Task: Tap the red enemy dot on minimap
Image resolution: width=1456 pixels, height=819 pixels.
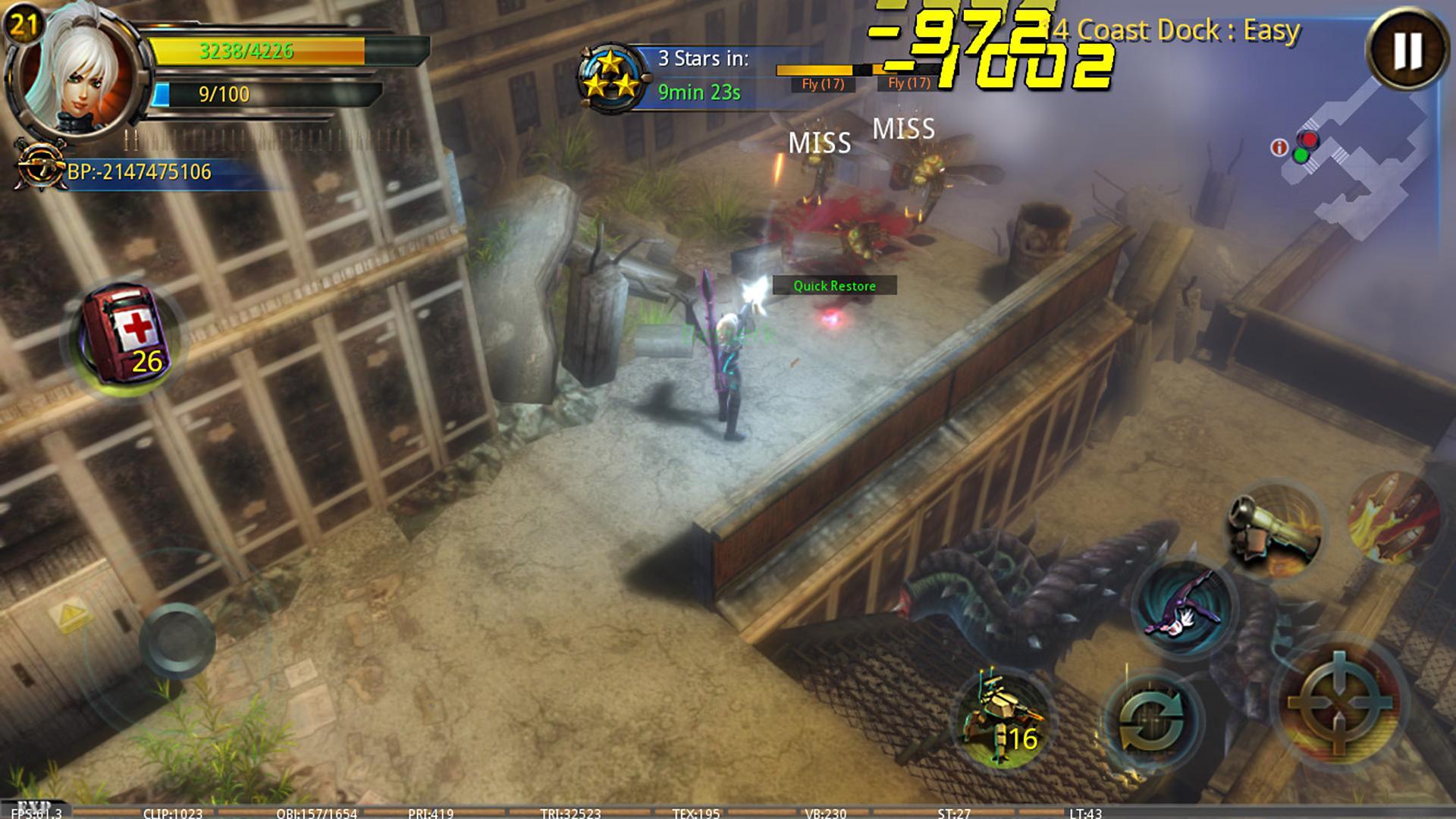Action: point(1308,139)
